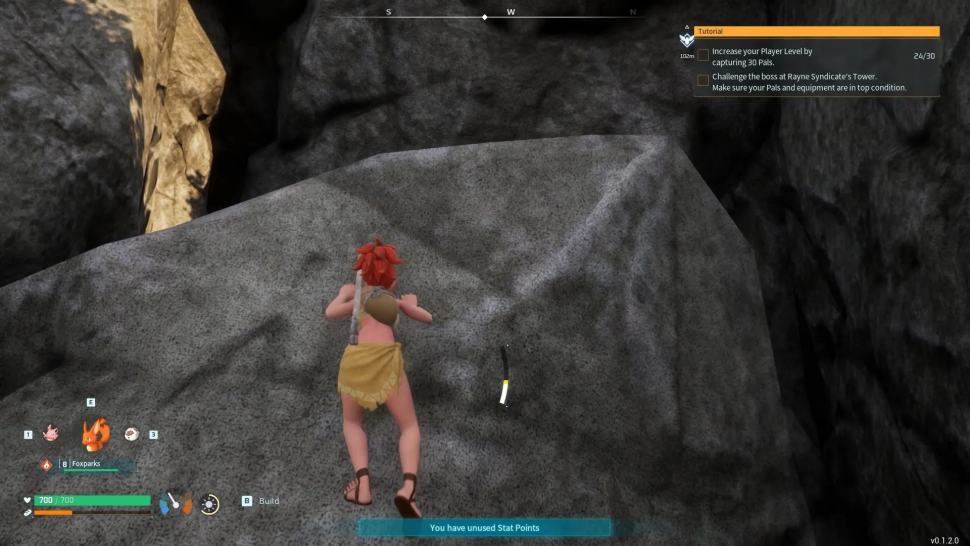
Task: Open the unused Stat Points notification
Action: click(x=484, y=528)
